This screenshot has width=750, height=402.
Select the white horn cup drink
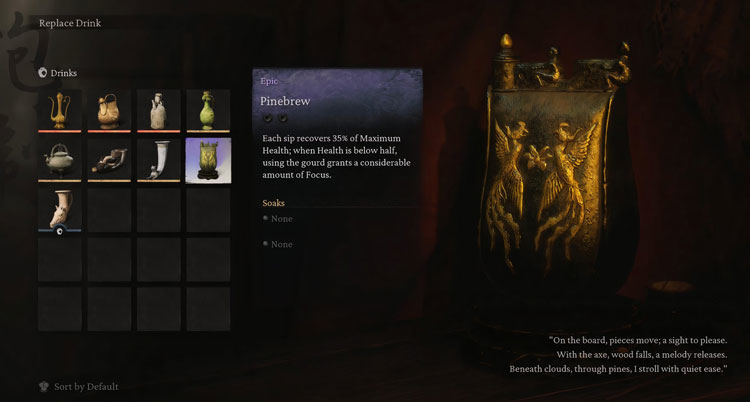pyautogui.click(x=158, y=160)
